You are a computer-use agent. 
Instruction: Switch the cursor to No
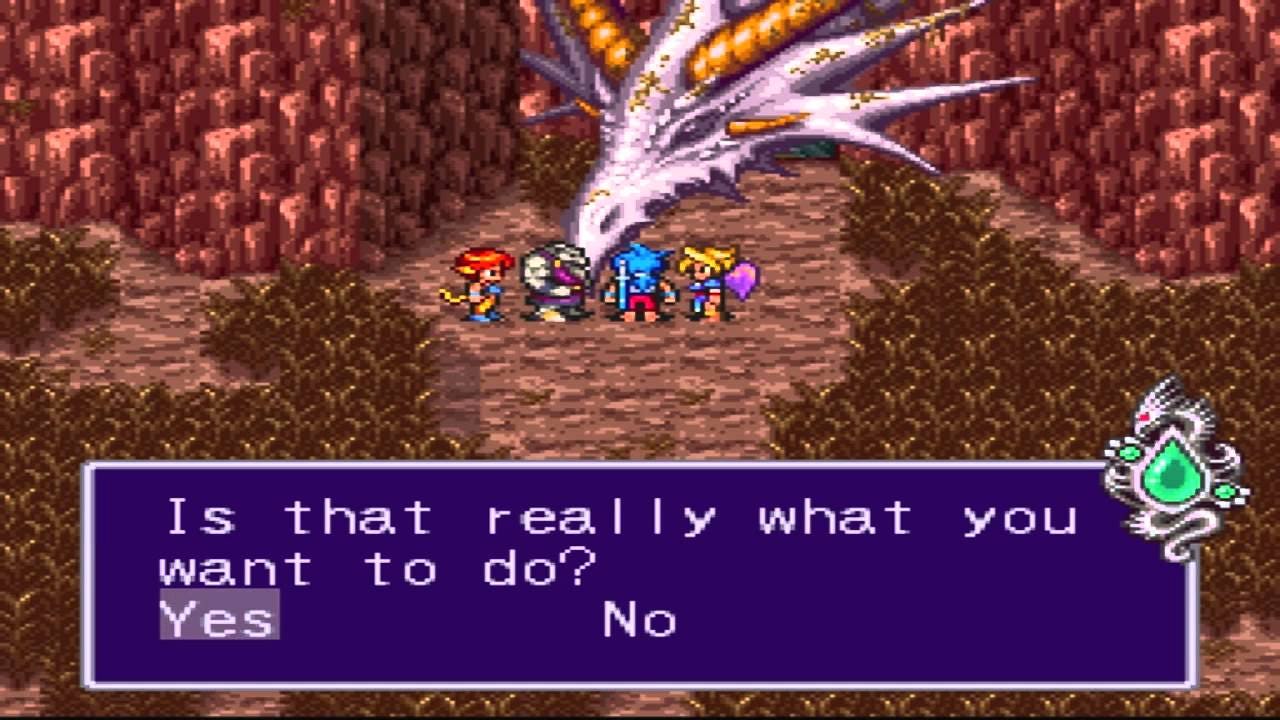coord(637,620)
